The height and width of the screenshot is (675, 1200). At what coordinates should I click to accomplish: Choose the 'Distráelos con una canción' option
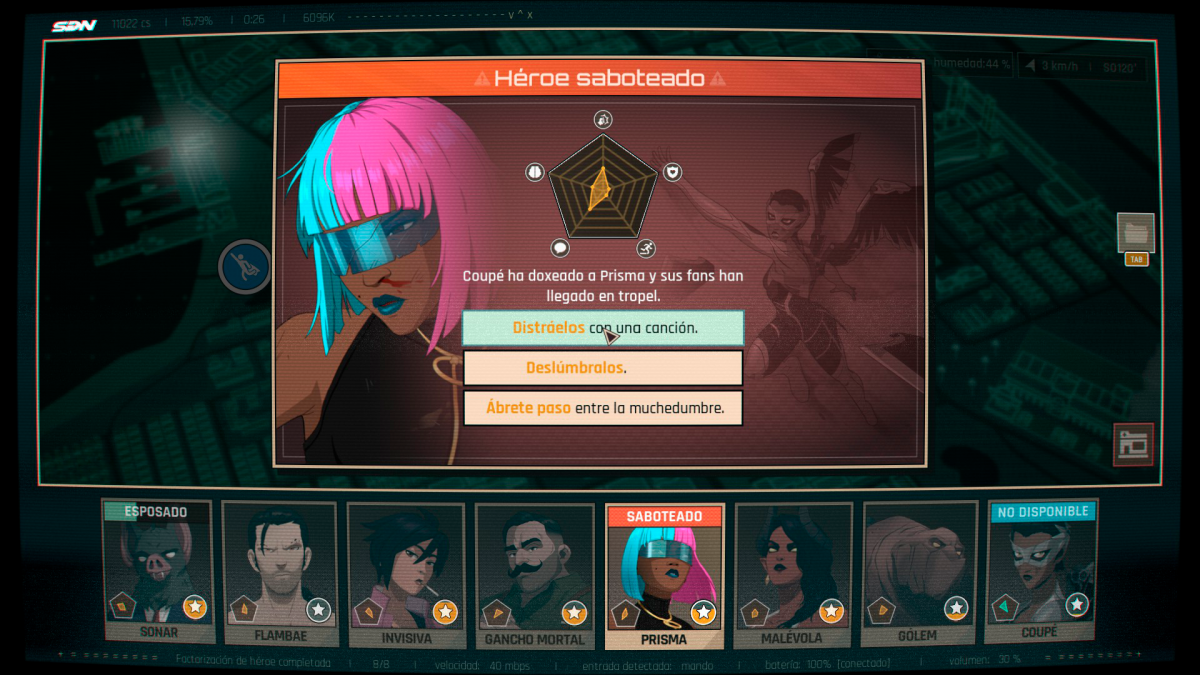pyautogui.click(x=602, y=328)
